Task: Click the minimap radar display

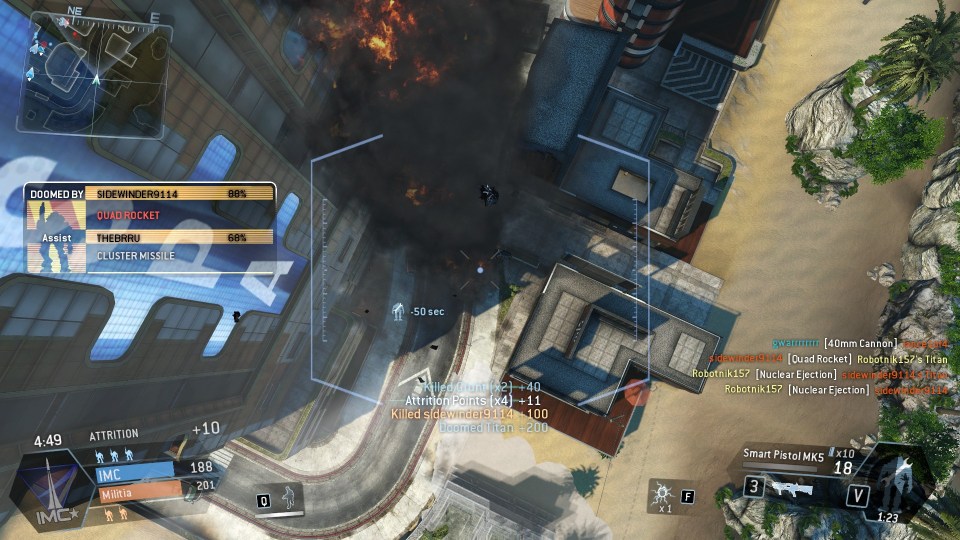Action: [x=95, y=61]
